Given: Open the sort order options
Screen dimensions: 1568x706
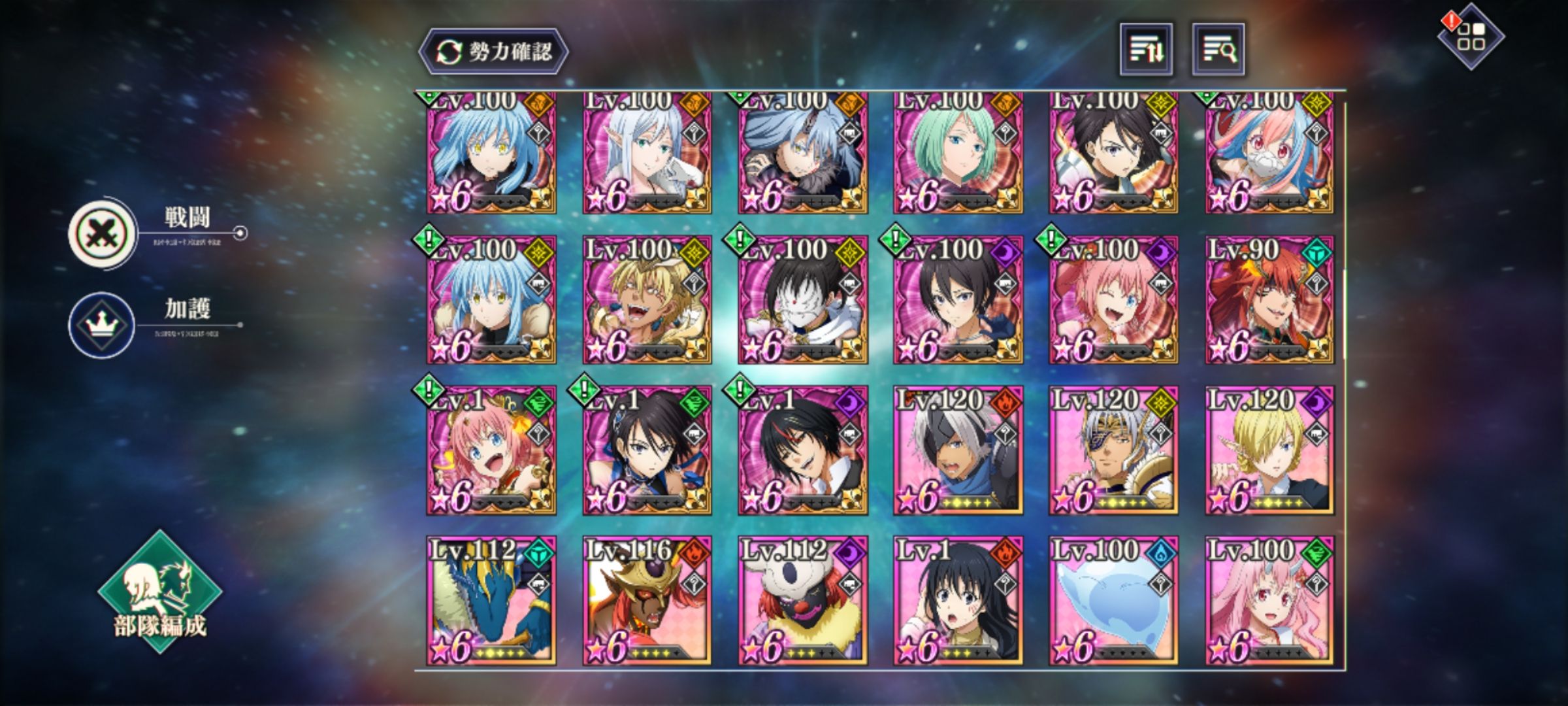Looking at the screenshot, I should coord(1146,50).
